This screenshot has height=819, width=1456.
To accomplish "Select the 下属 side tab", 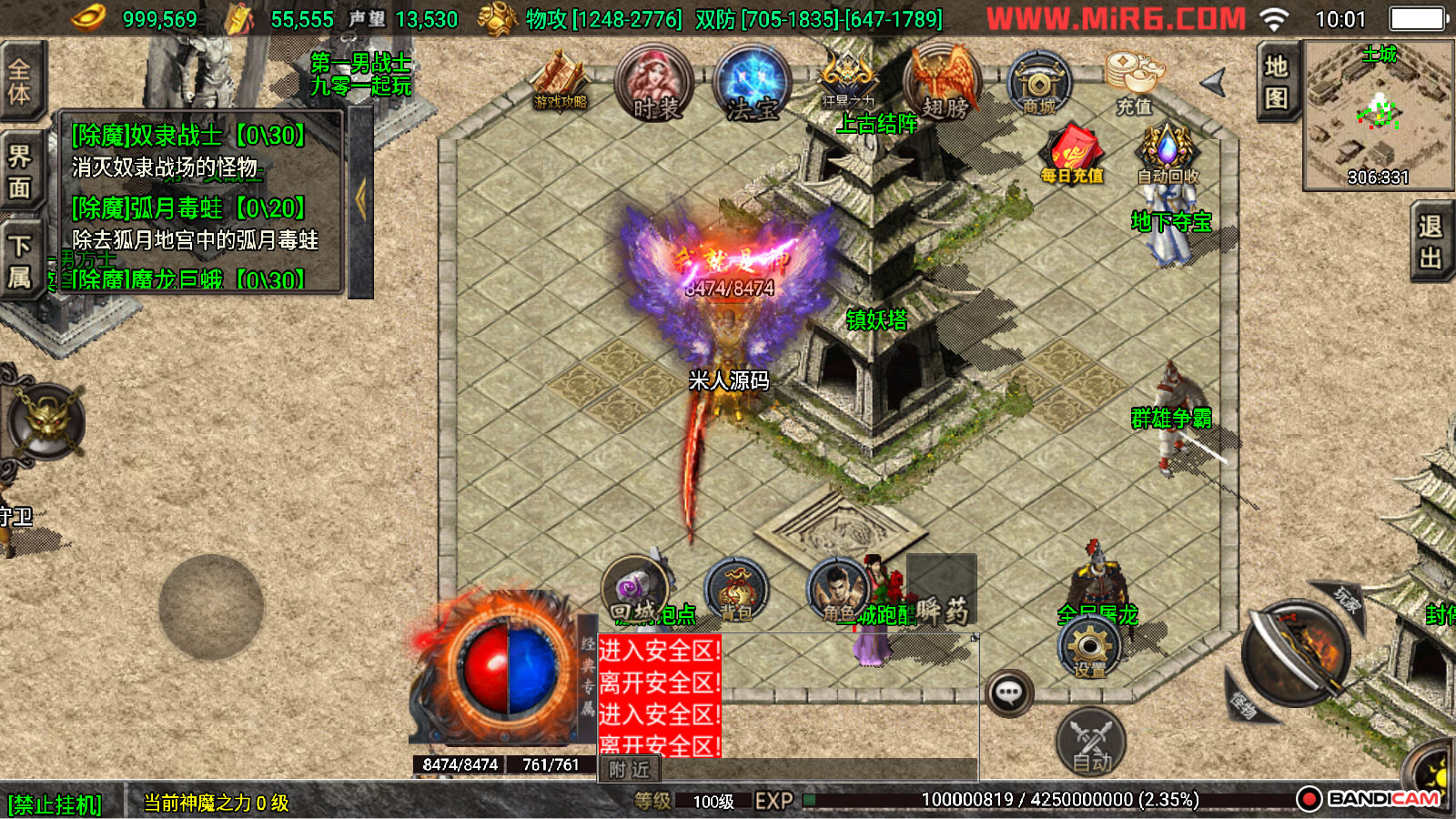I will [20, 261].
